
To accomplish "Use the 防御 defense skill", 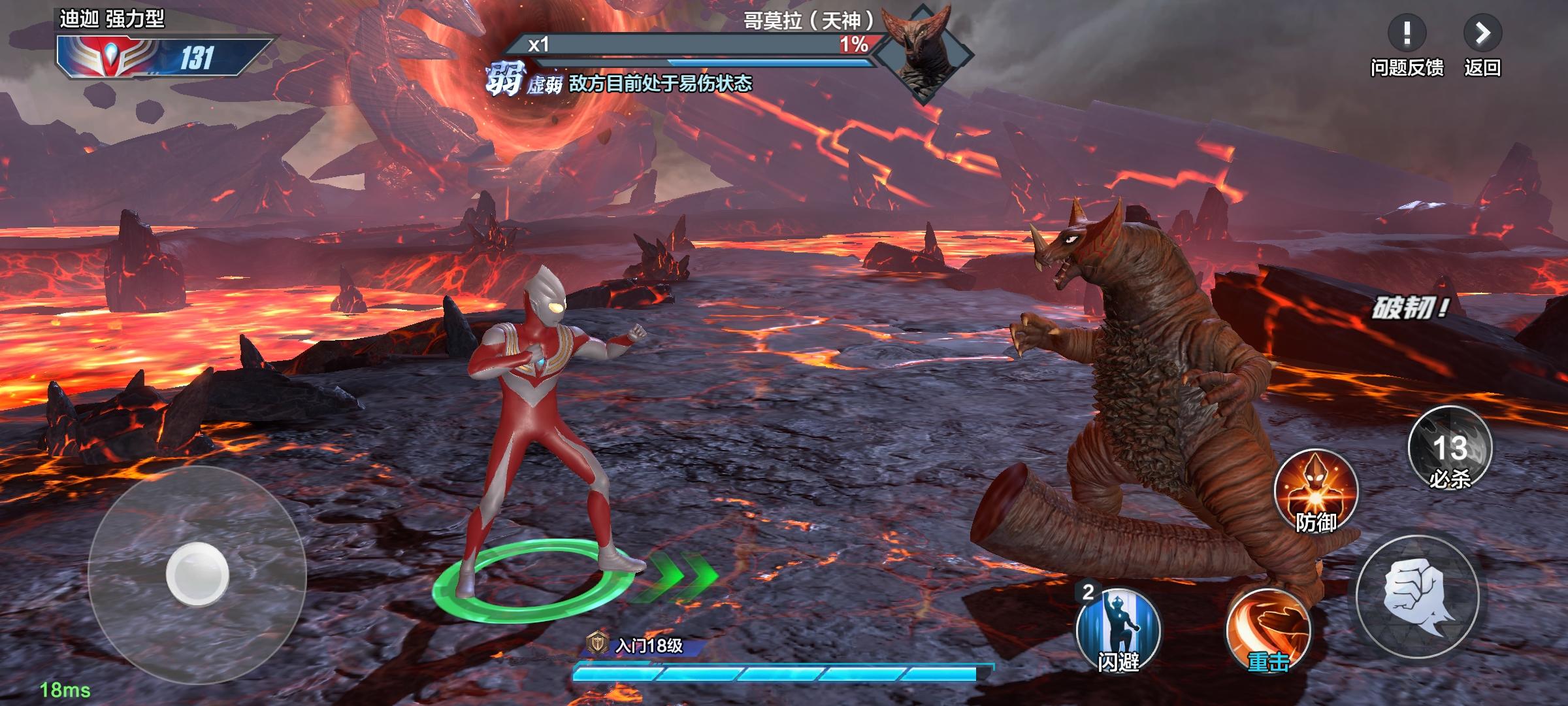I will pos(1316,491).
